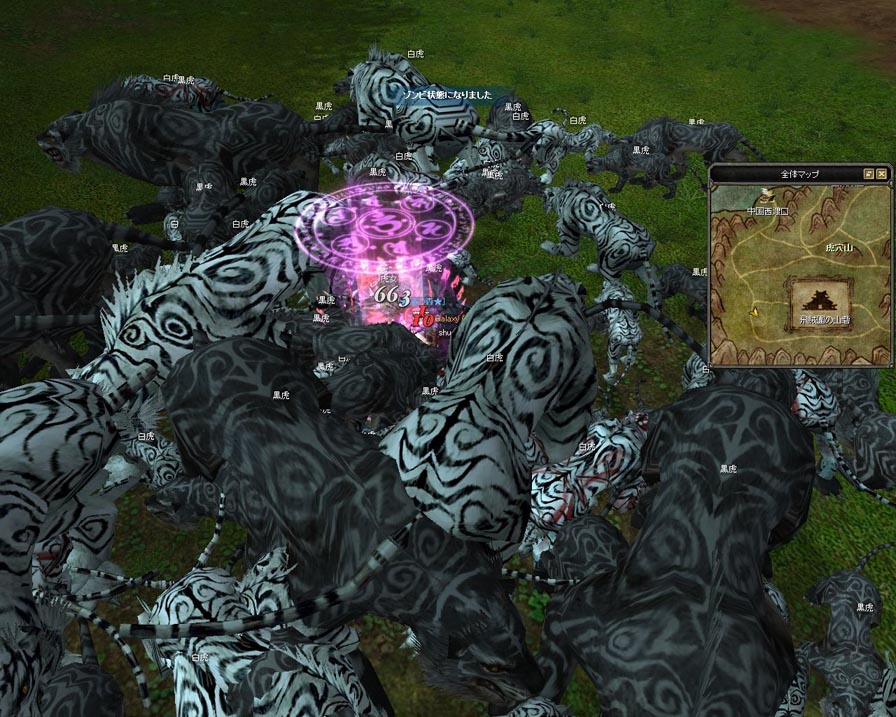Close the 全体マップ map window
The height and width of the screenshot is (717, 896).
point(882,174)
